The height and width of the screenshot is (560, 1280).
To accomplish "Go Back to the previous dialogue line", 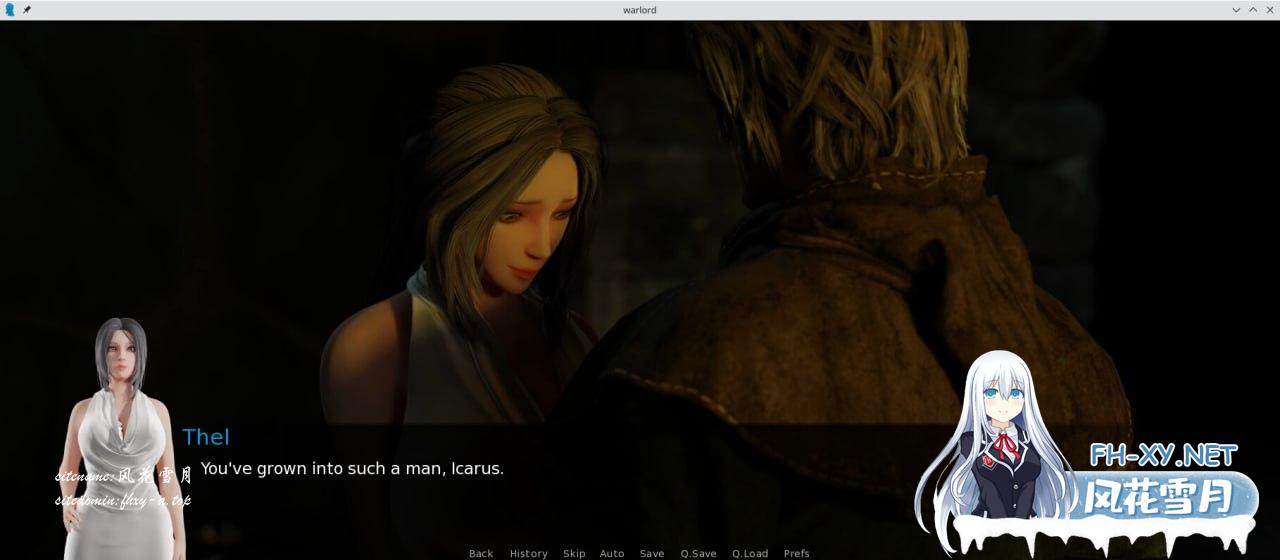I will pyautogui.click(x=481, y=553).
